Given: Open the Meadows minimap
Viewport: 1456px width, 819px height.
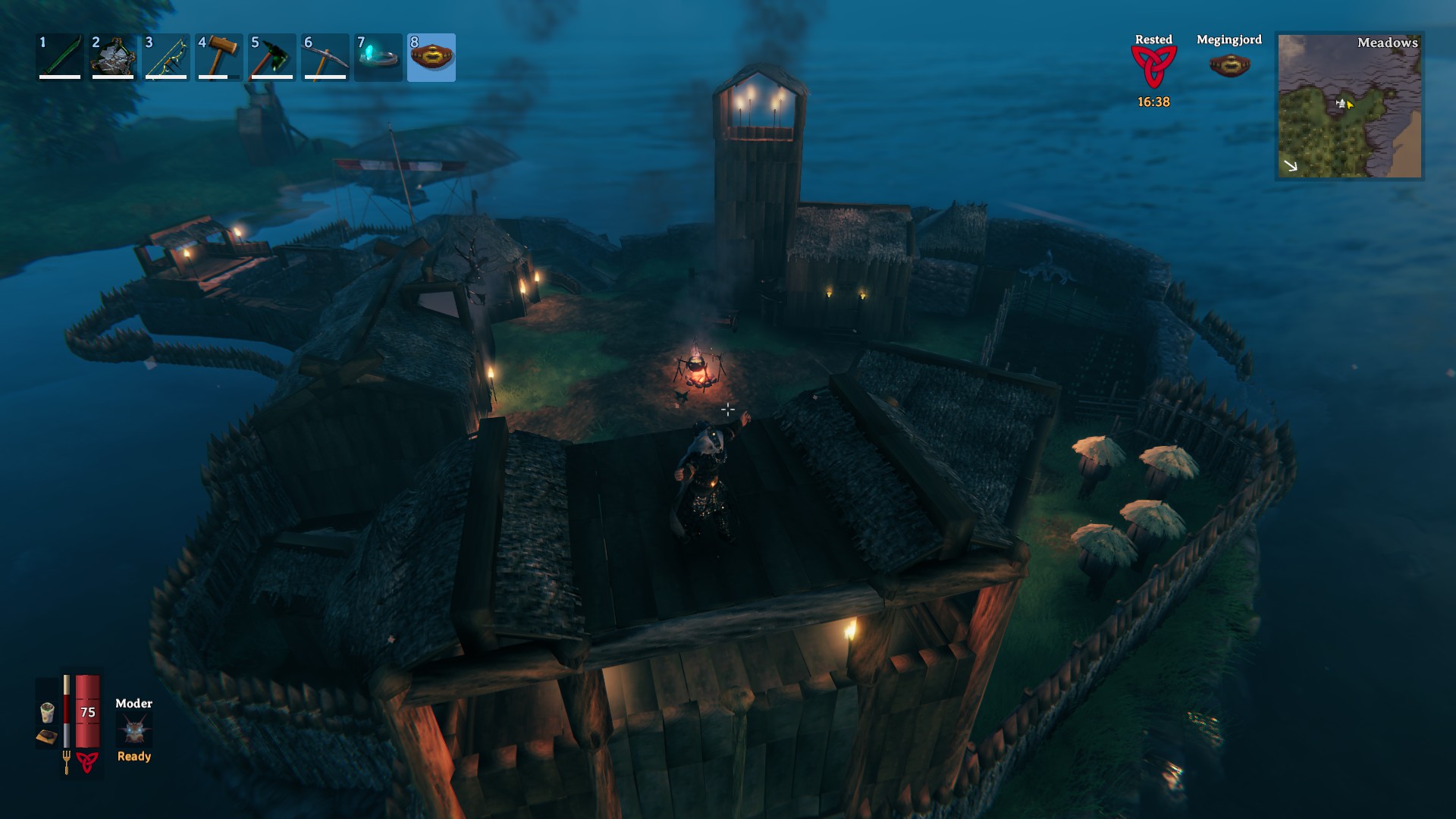Looking at the screenshot, I should point(1350,106).
